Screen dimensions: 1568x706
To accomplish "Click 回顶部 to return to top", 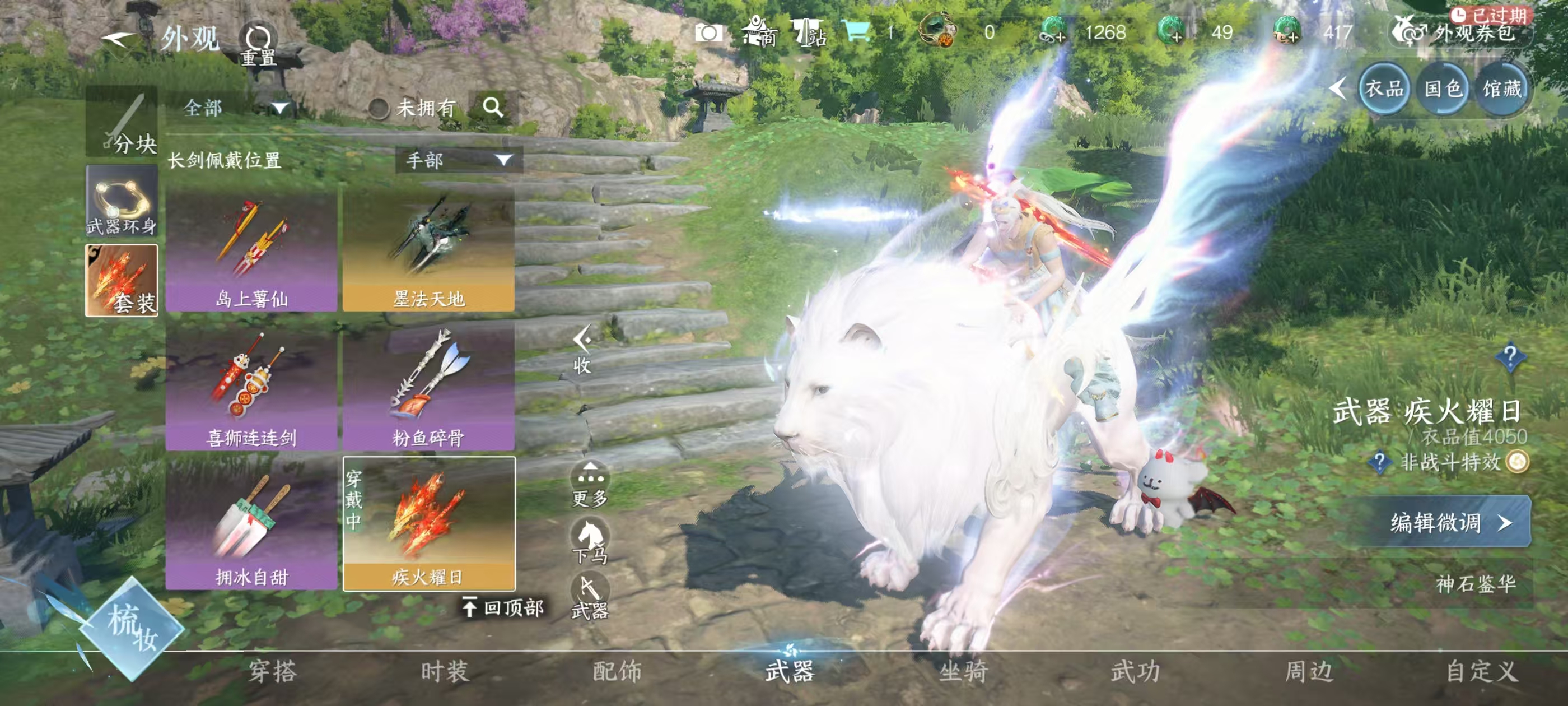I will pos(503,607).
